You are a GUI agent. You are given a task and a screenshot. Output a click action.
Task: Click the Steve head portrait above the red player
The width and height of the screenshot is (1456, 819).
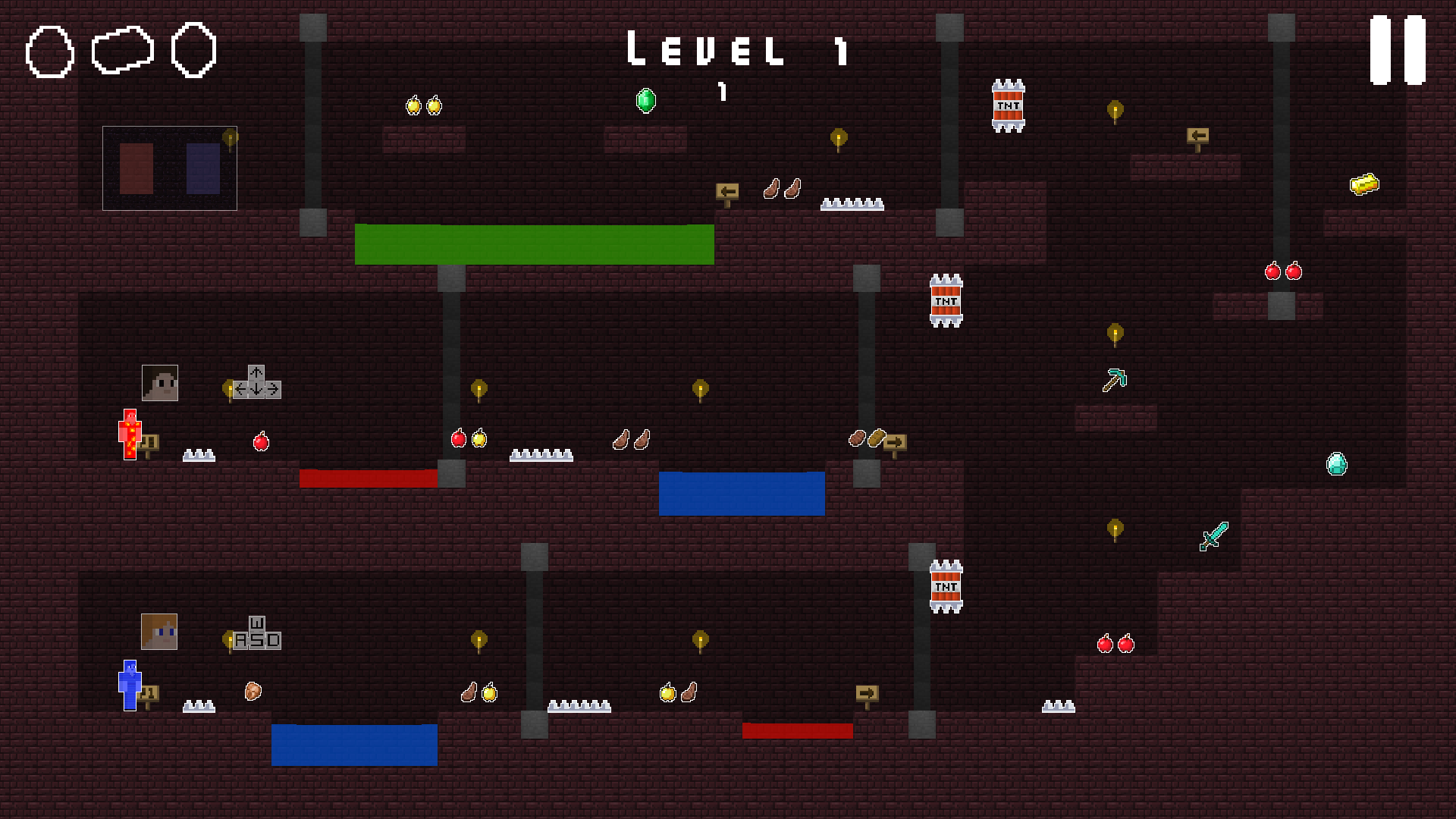tap(160, 383)
